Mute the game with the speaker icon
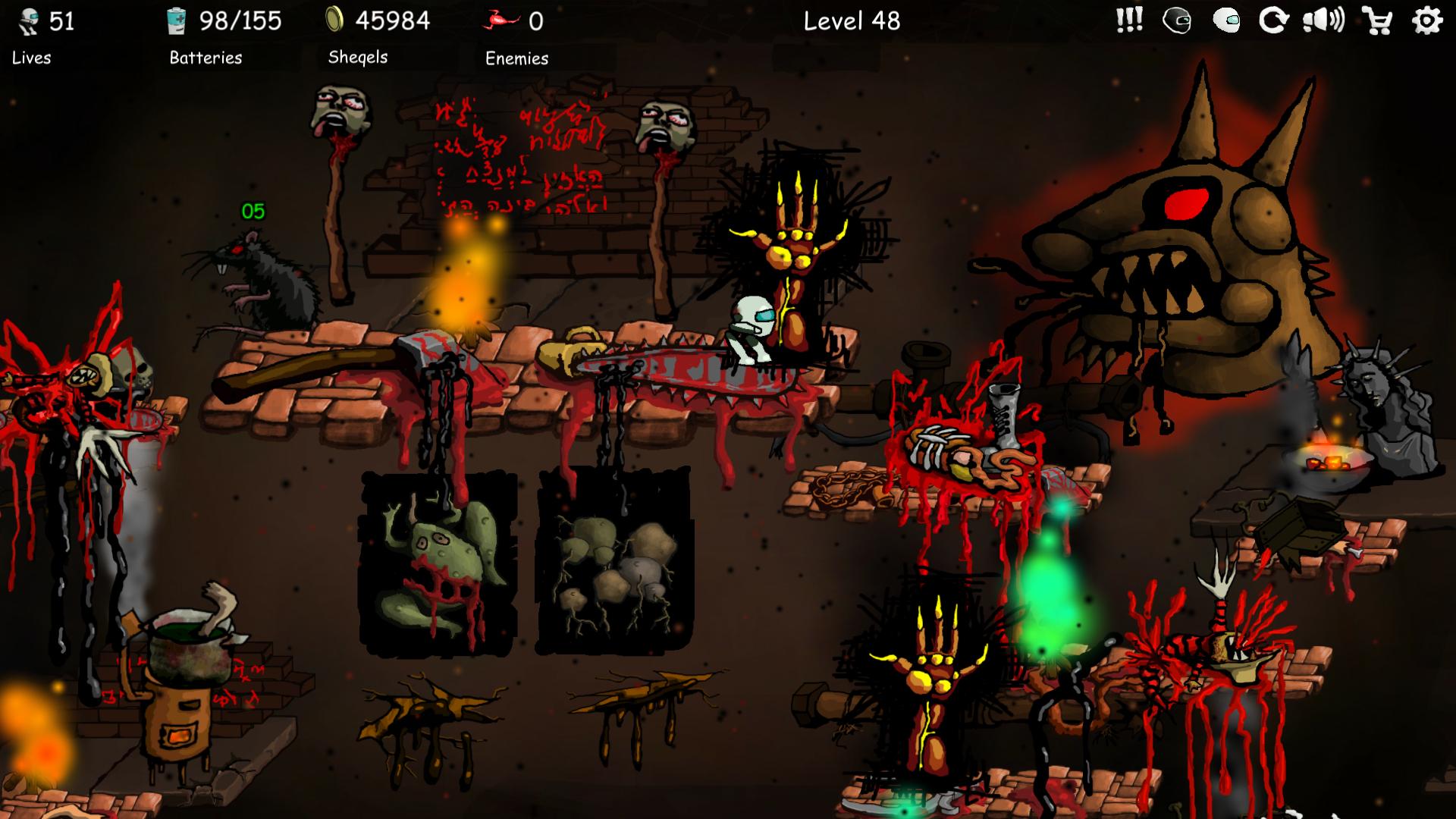This screenshot has height=819, width=1456. (1326, 21)
